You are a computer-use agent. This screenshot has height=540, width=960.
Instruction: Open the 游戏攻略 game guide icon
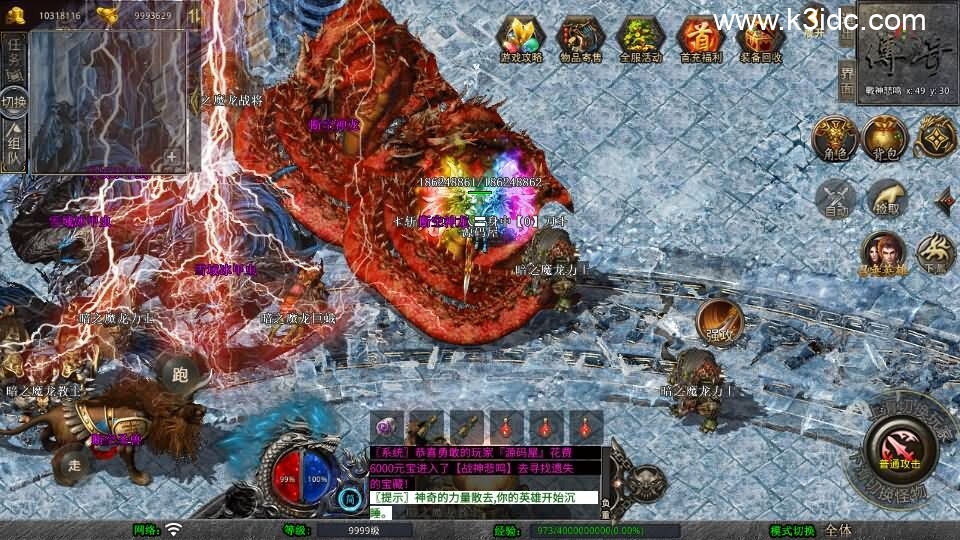[x=521, y=37]
